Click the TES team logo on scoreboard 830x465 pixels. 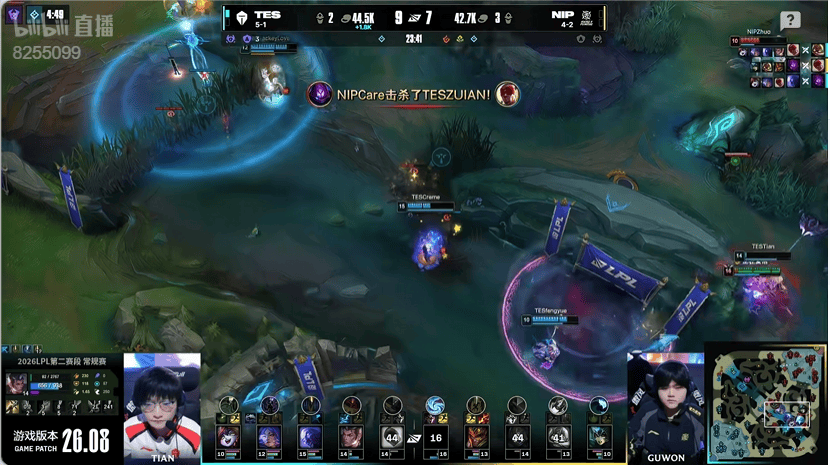click(x=241, y=17)
